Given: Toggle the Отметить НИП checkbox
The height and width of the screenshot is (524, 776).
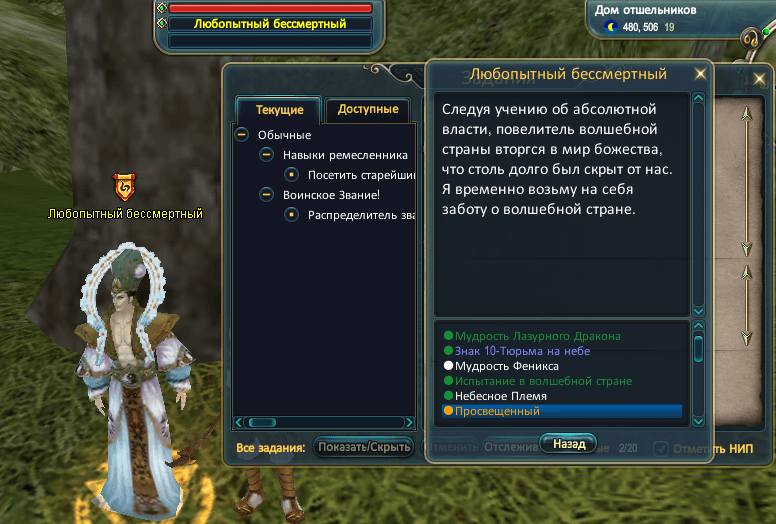Looking at the screenshot, I should pyautogui.click(x=661, y=448).
